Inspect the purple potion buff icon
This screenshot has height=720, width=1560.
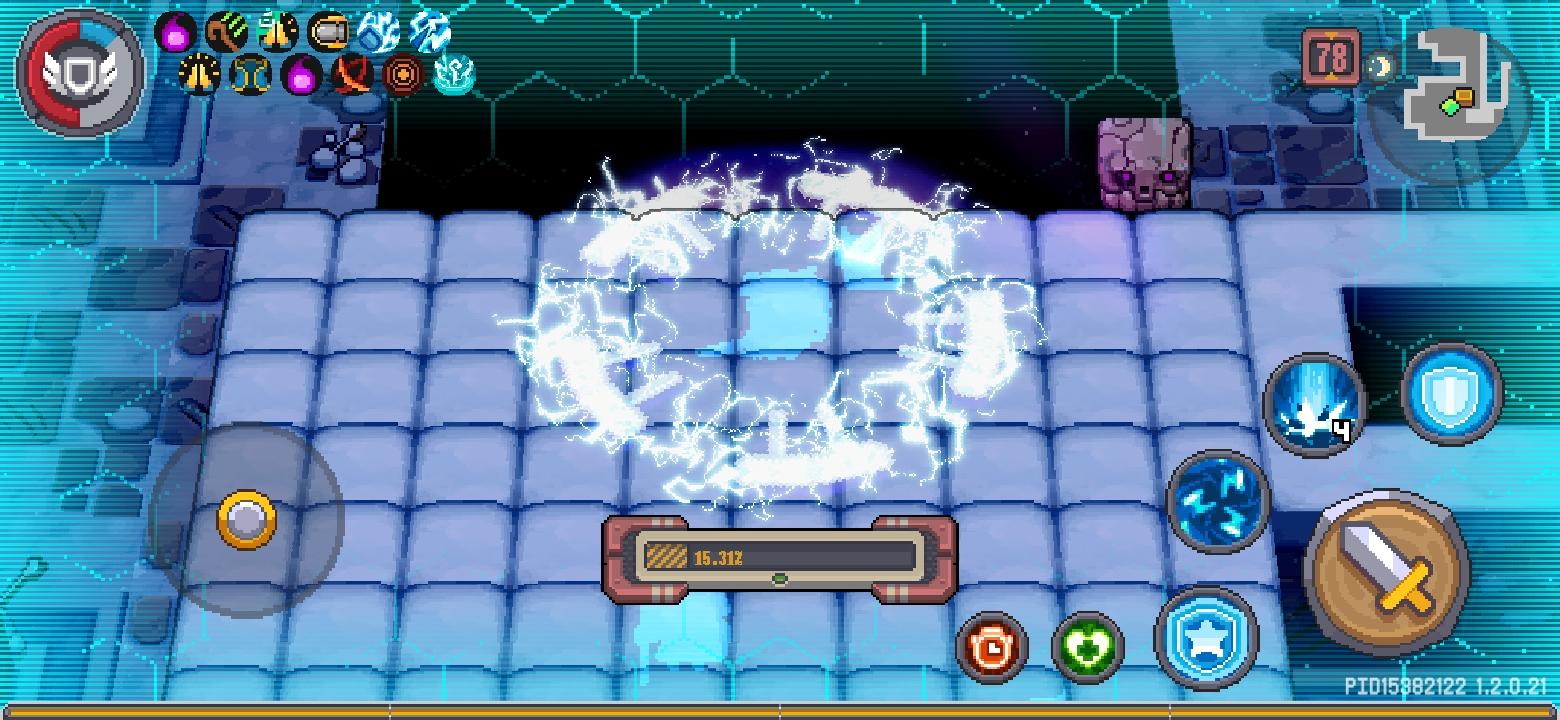click(175, 30)
